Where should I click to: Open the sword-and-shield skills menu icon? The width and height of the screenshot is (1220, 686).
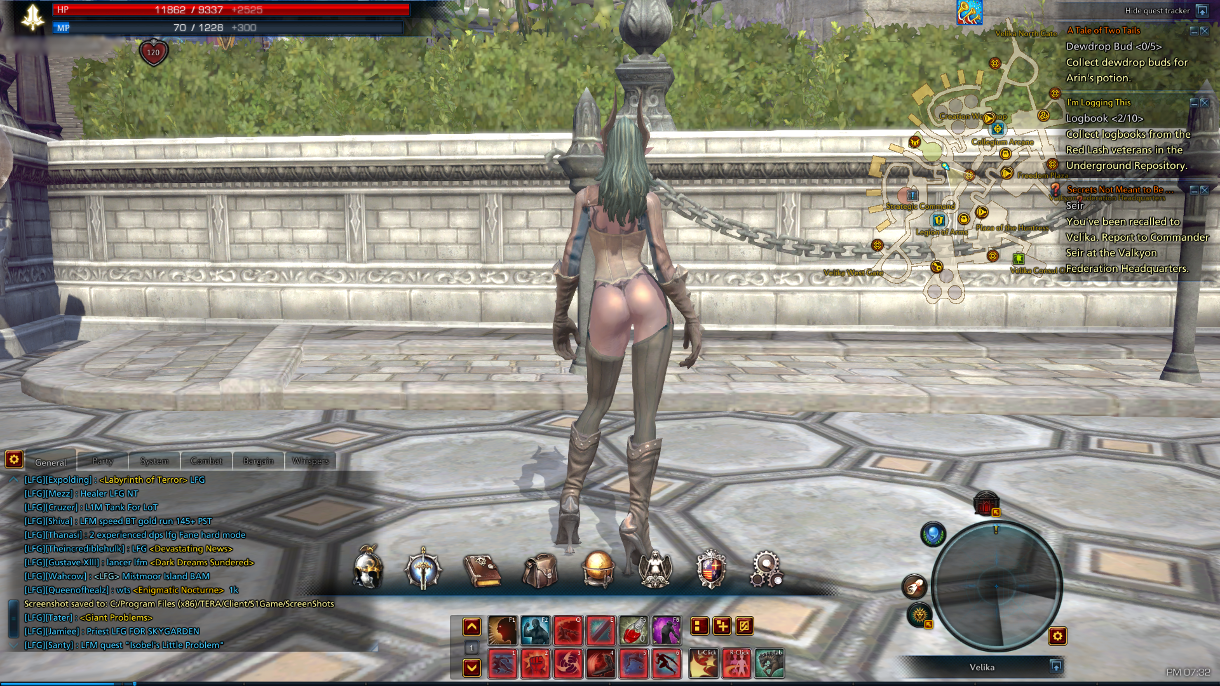pos(423,569)
